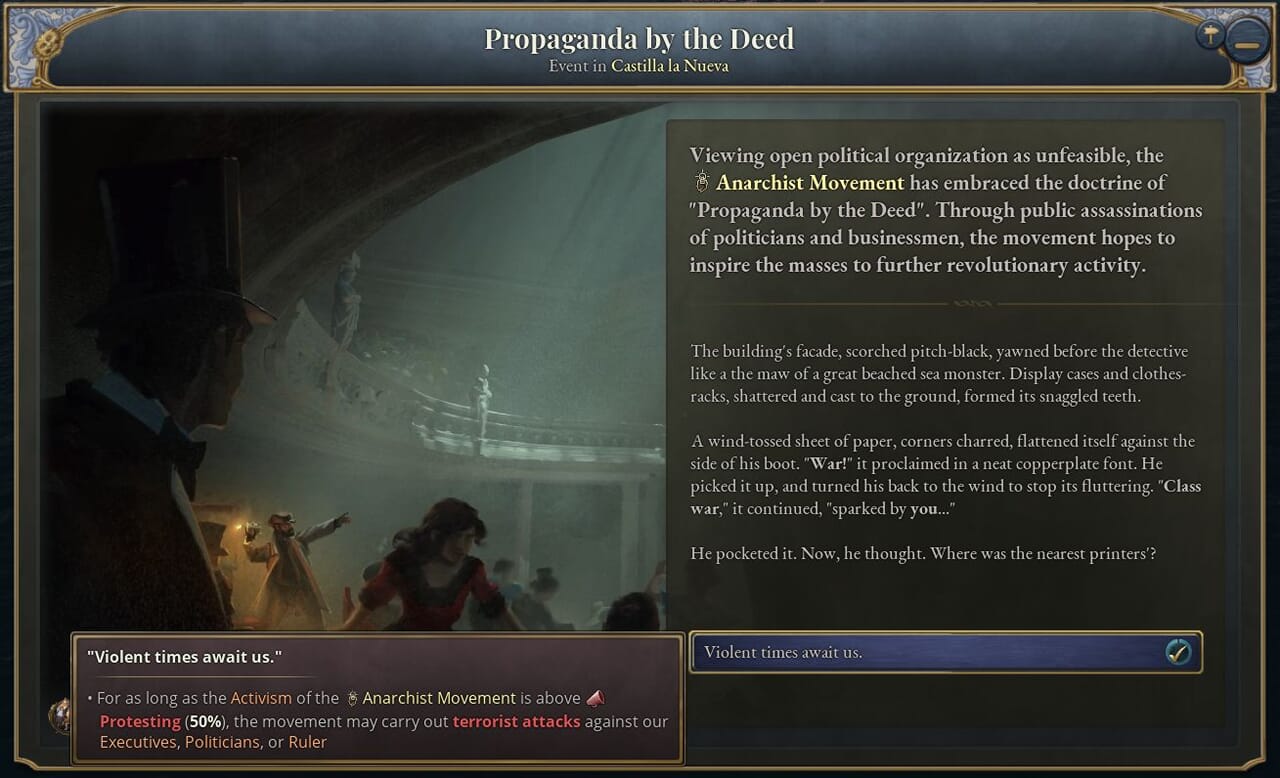
Task: Minimize the Propaganda by the Deed event window
Action: [x=1247, y=45]
